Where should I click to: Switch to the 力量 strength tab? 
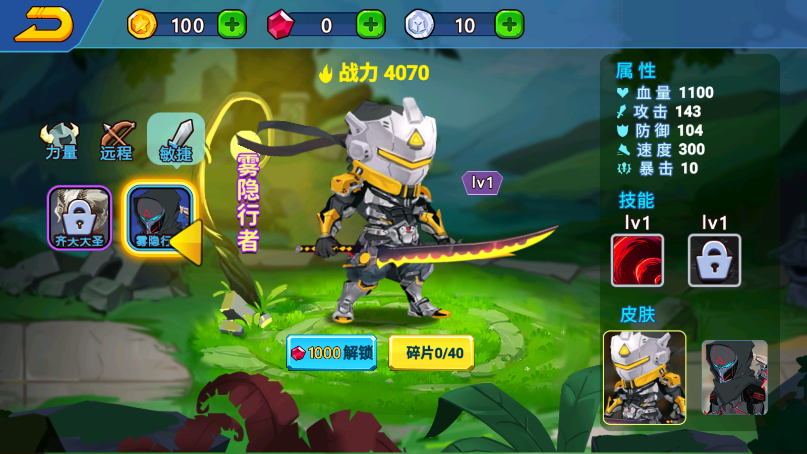(x=61, y=141)
